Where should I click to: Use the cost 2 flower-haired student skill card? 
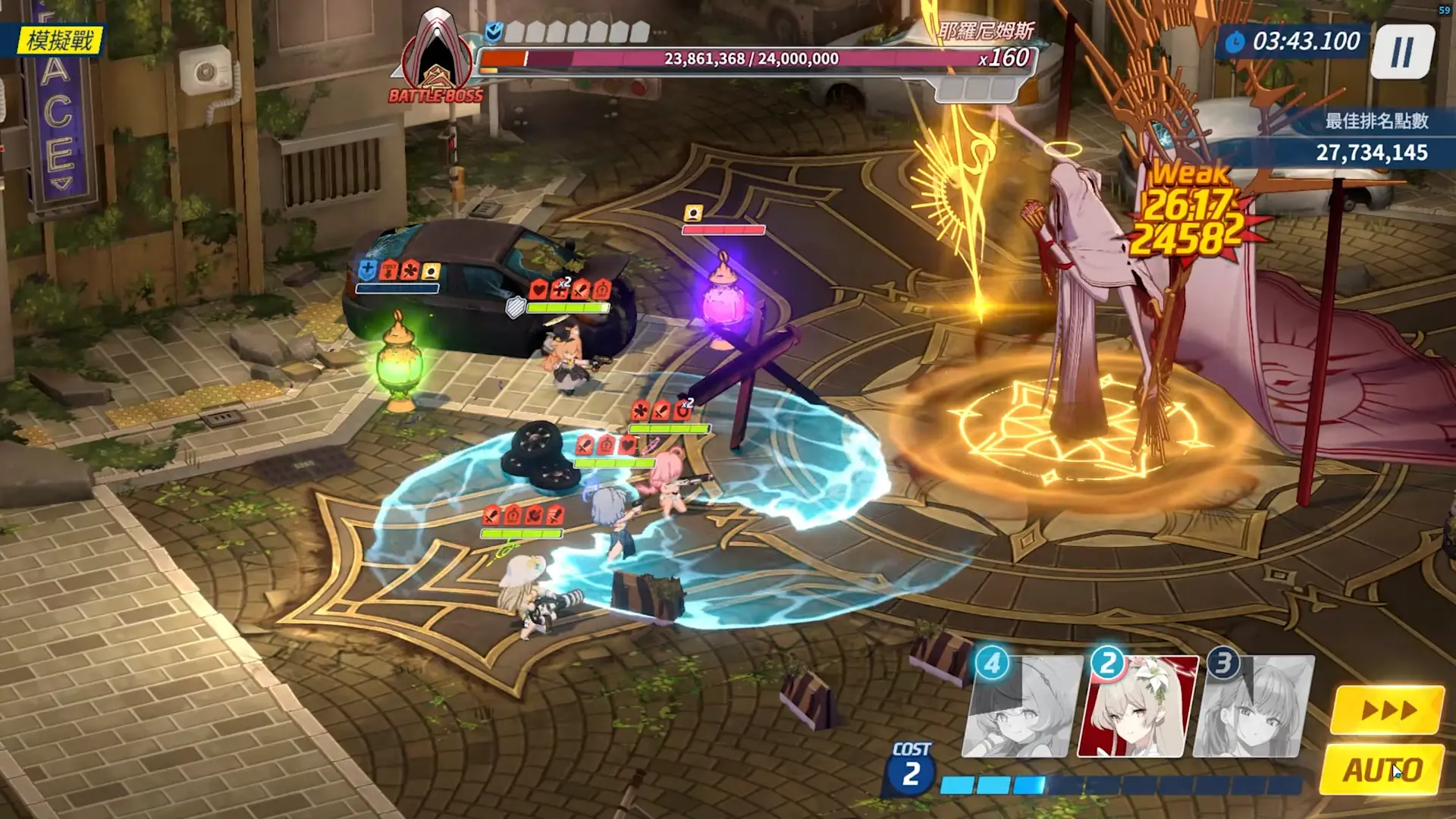tap(1136, 708)
